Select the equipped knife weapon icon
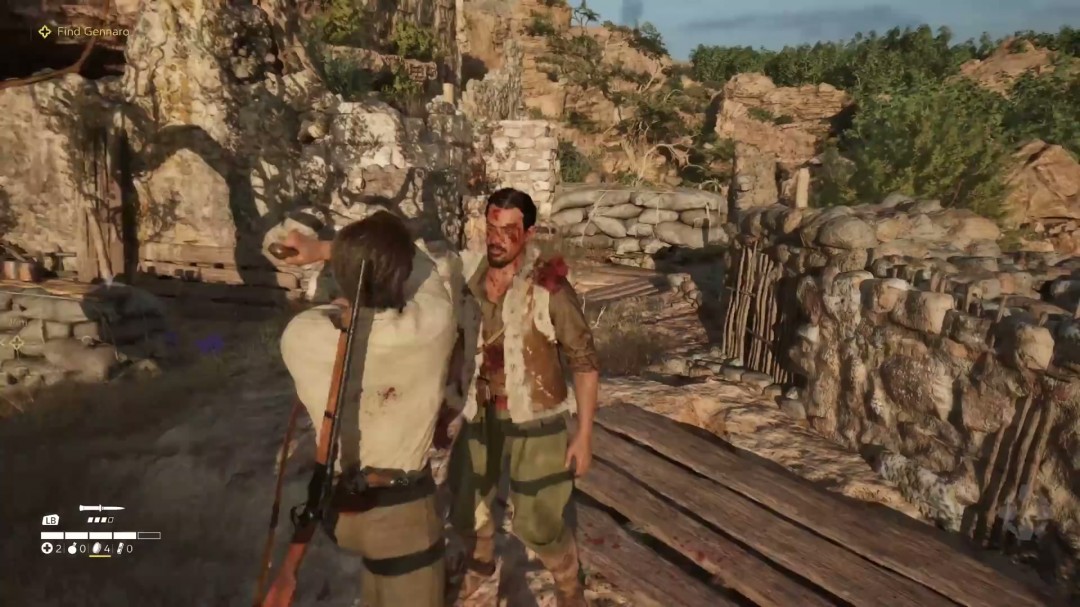 (x=101, y=509)
